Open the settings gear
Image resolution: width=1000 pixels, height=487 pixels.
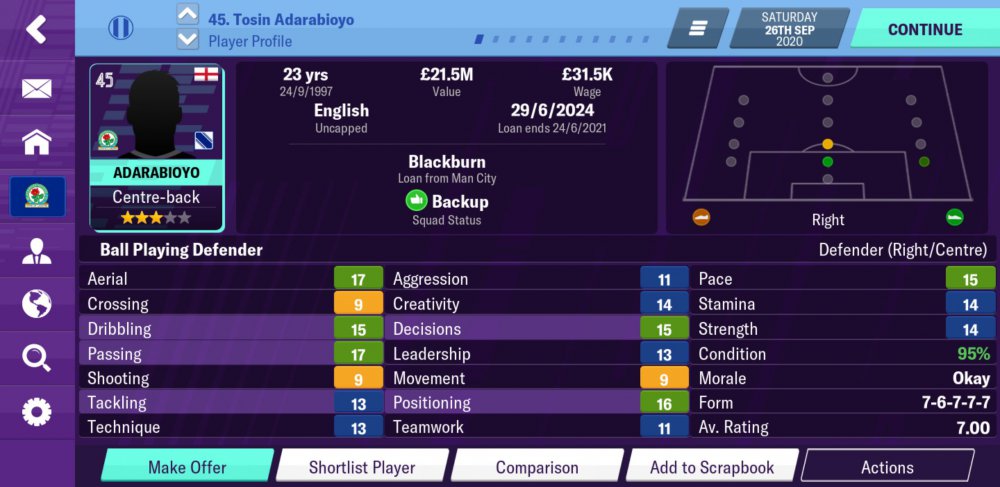tap(37, 411)
